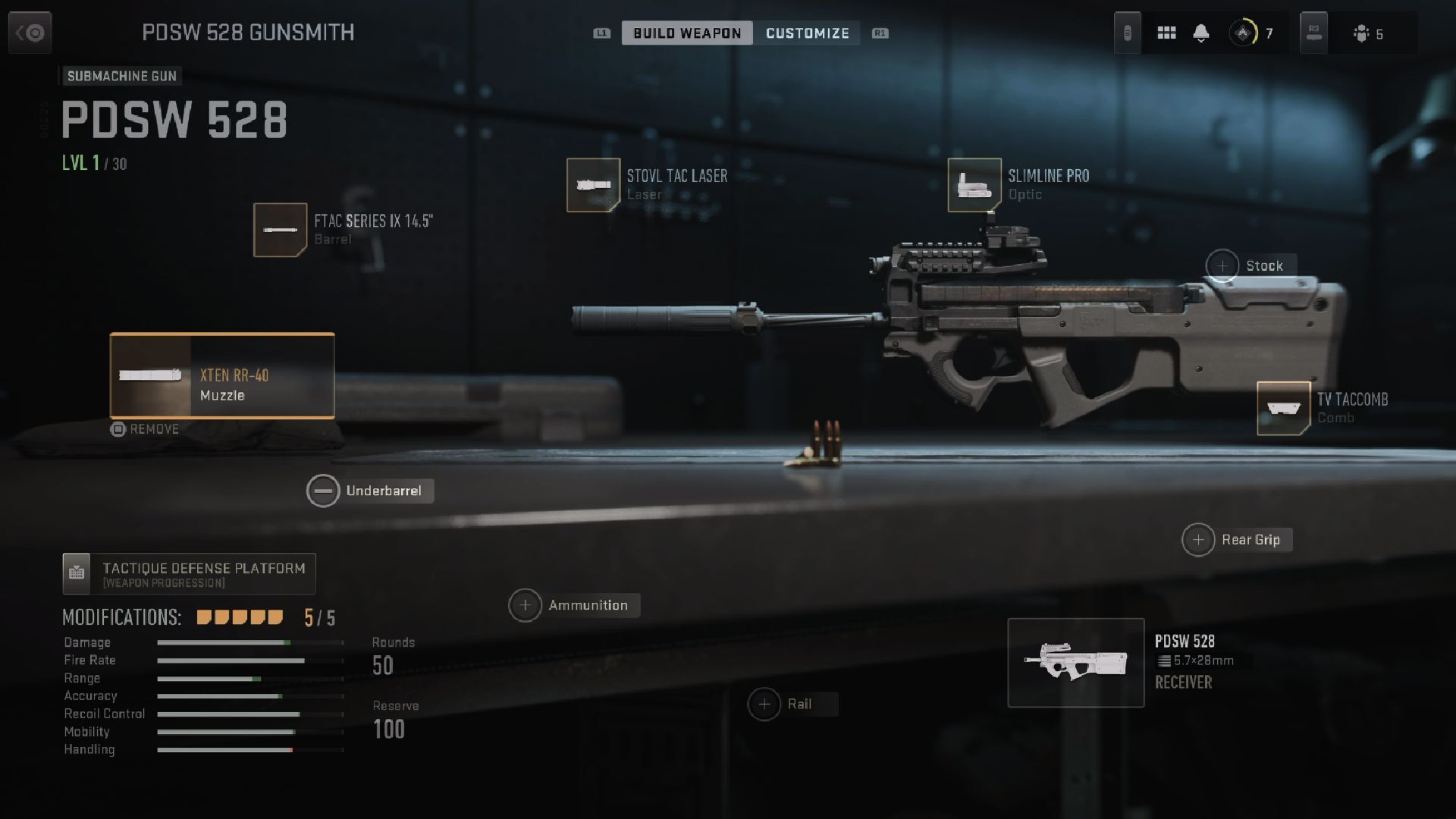Expand the empty Stock attachment slot
Viewport: 1456px width, 819px height.
1224,265
